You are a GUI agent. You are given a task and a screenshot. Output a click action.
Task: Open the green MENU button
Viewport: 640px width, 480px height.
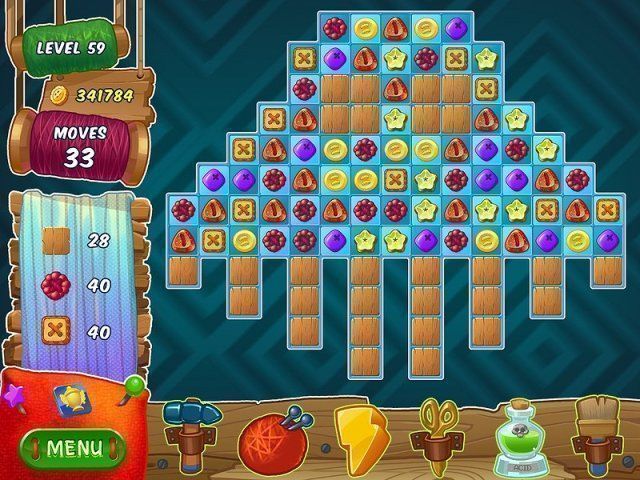coord(72,446)
